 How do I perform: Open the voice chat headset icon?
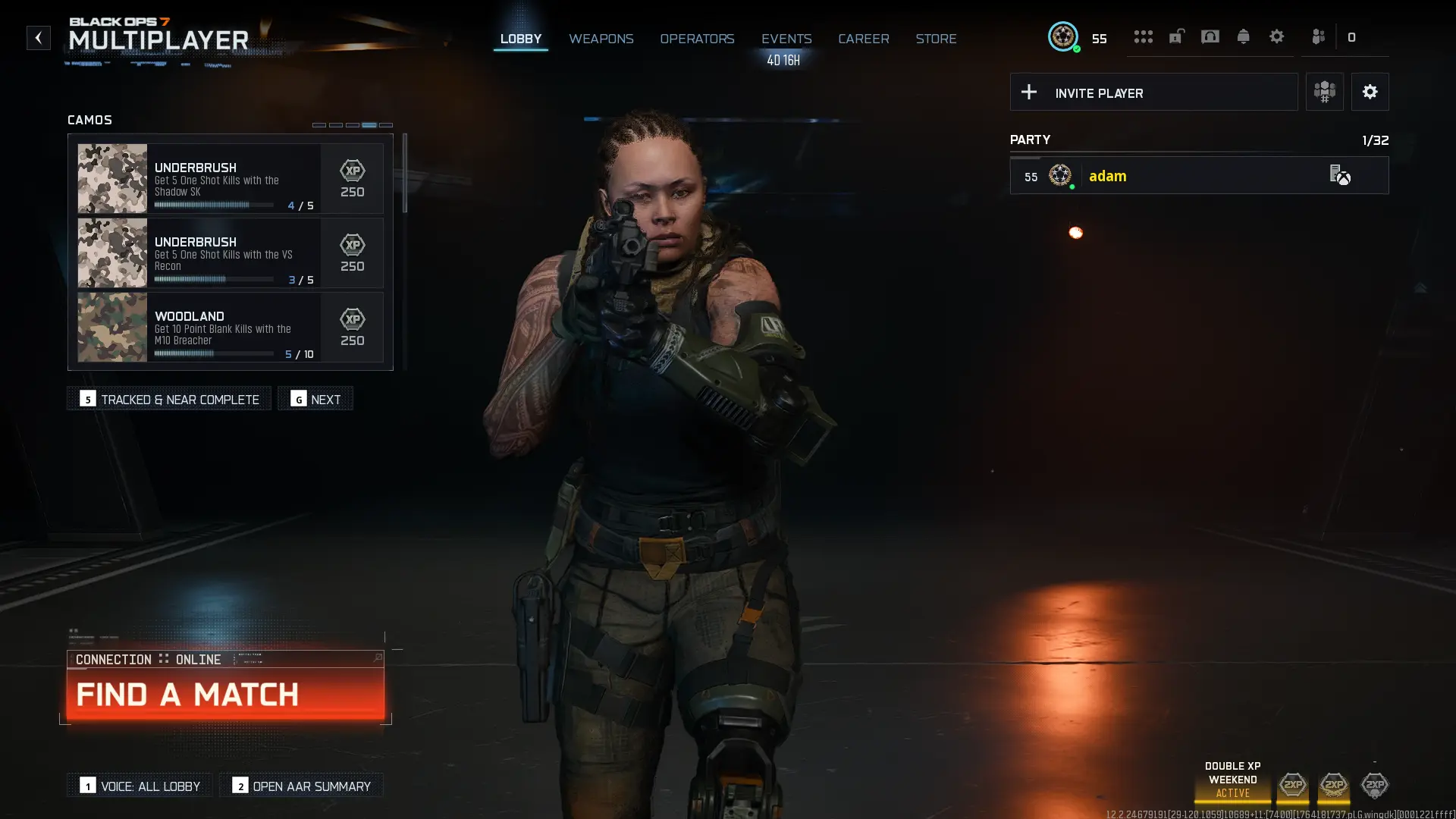(1210, 36)
